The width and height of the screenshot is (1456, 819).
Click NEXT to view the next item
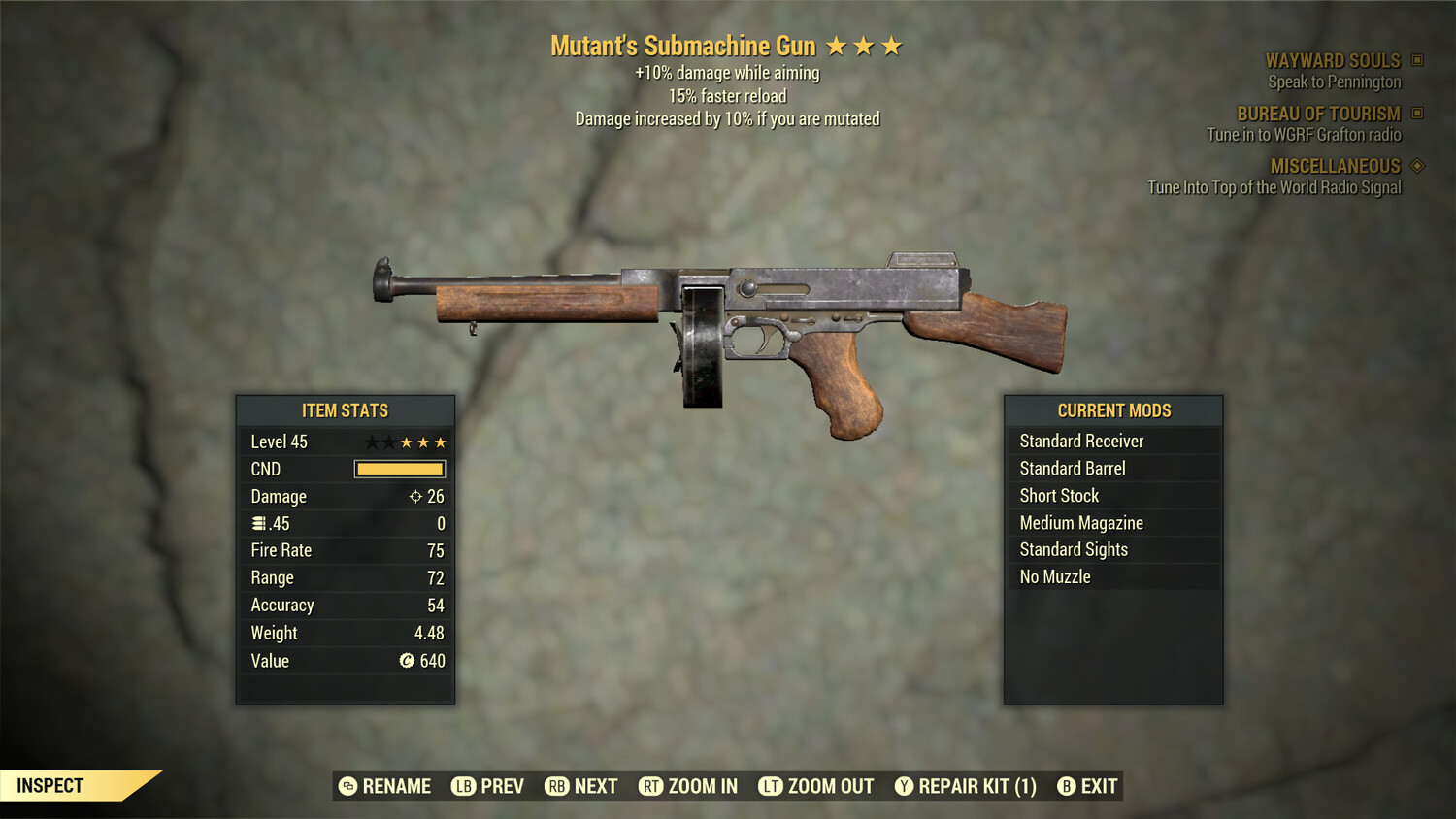[x=598, y=786]
